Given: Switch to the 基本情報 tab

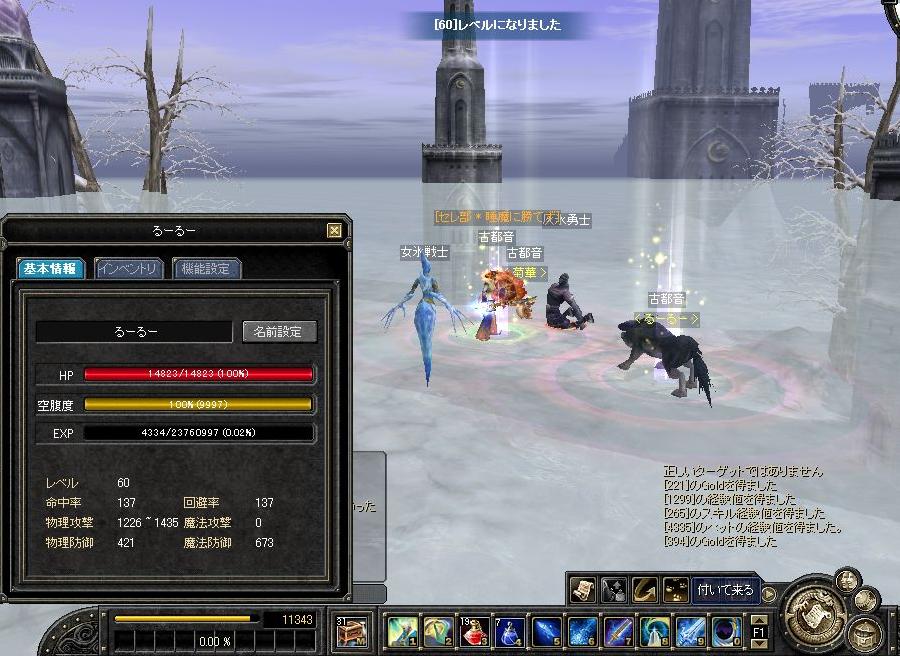Looking at the screenshot, I should pyautogui.click(x=52, y=268).
